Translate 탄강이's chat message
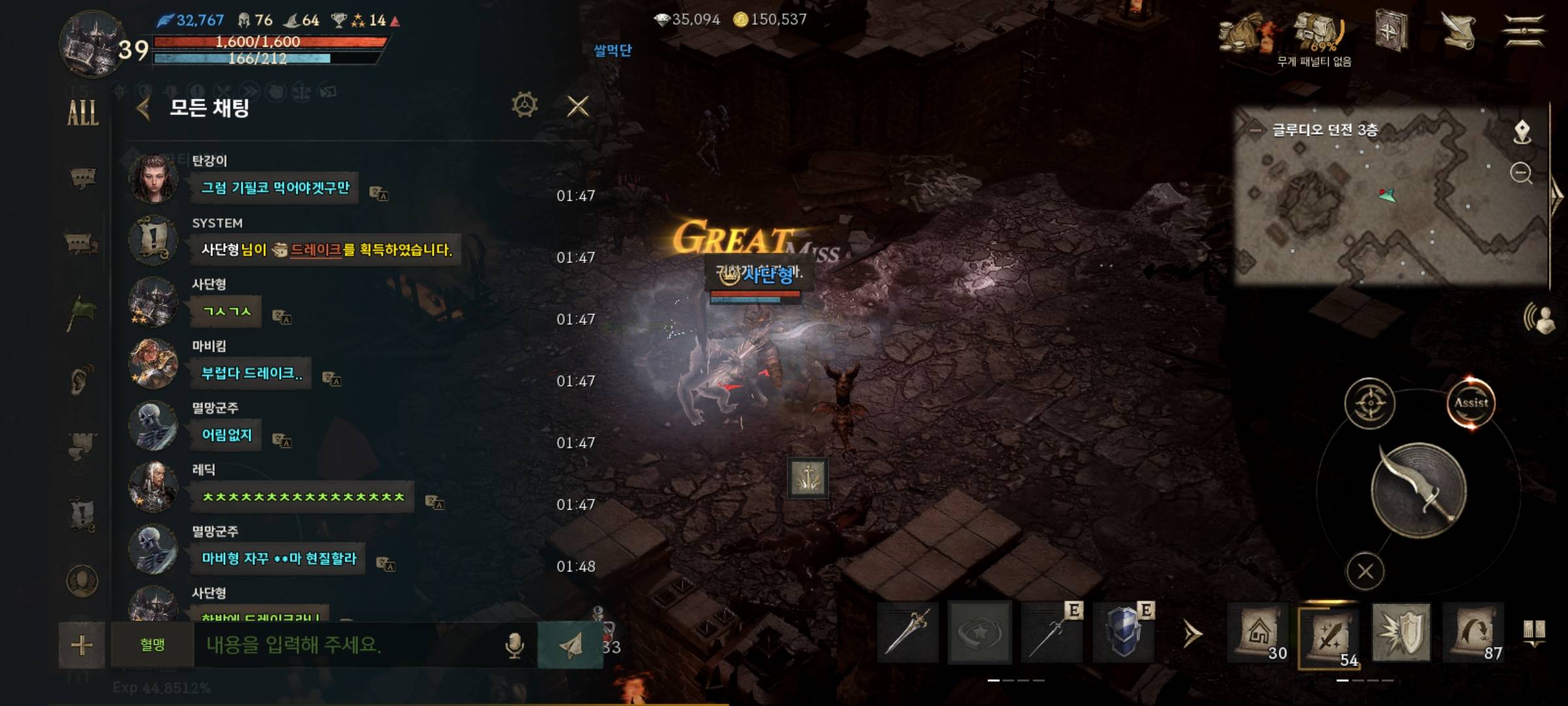The width and height of the screenshot is (1568, 706). click(379, 193)
